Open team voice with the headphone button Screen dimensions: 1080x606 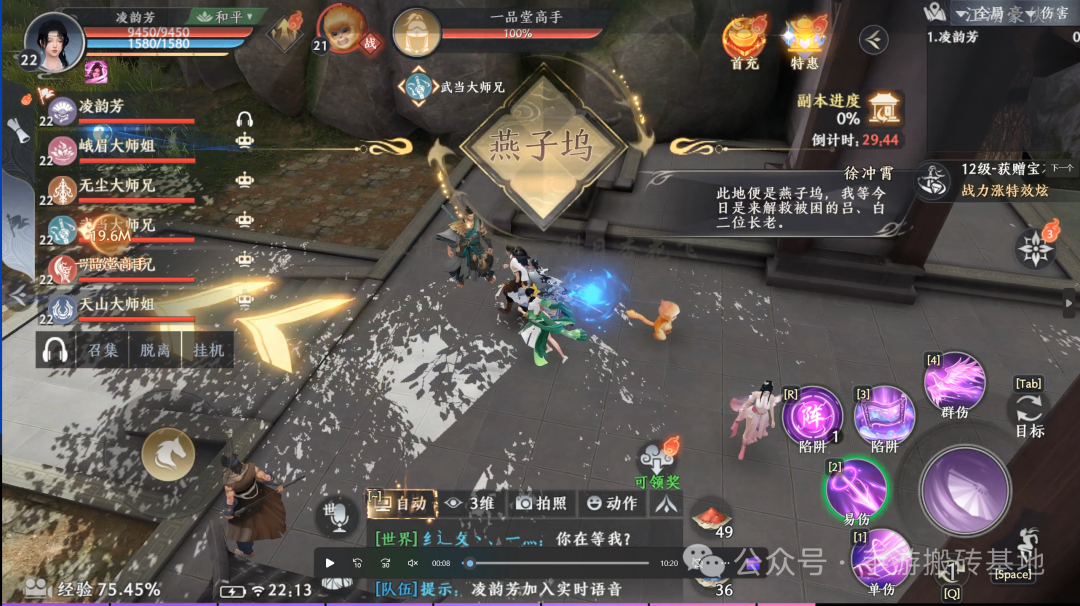[x=55, y=351]
